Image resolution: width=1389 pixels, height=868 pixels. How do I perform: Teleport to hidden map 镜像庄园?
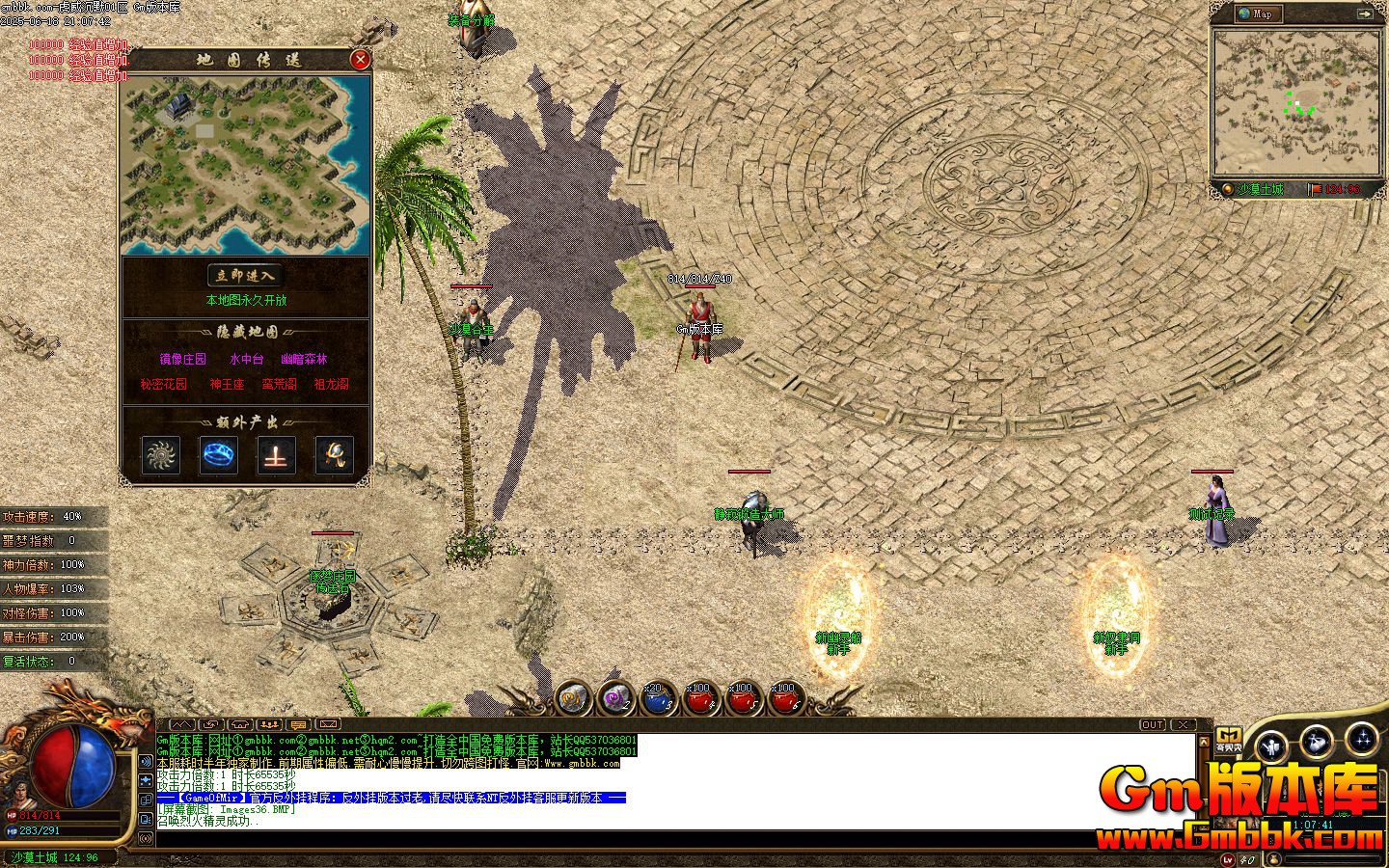click(182, 359)
